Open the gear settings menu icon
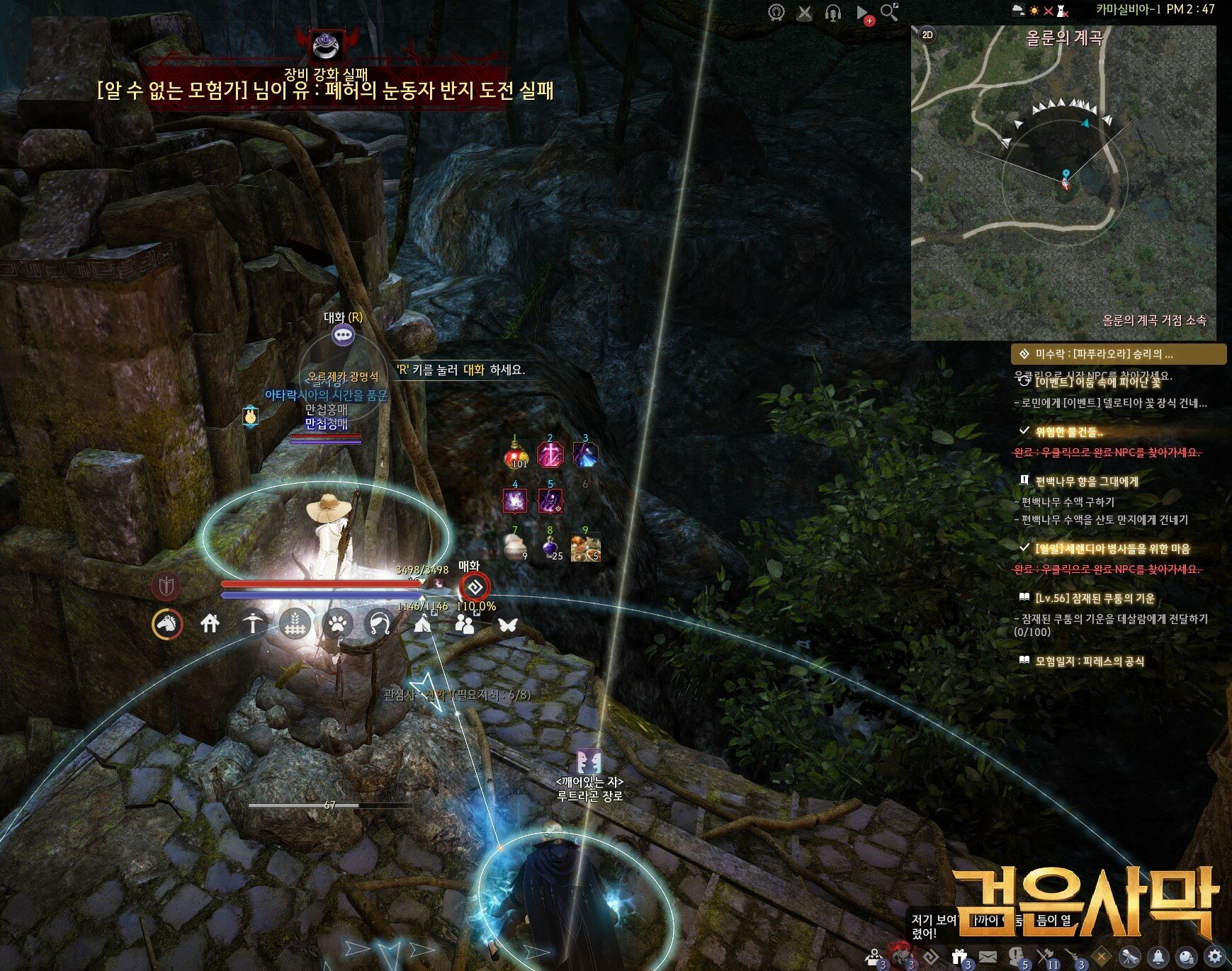 coord(1215,955)
